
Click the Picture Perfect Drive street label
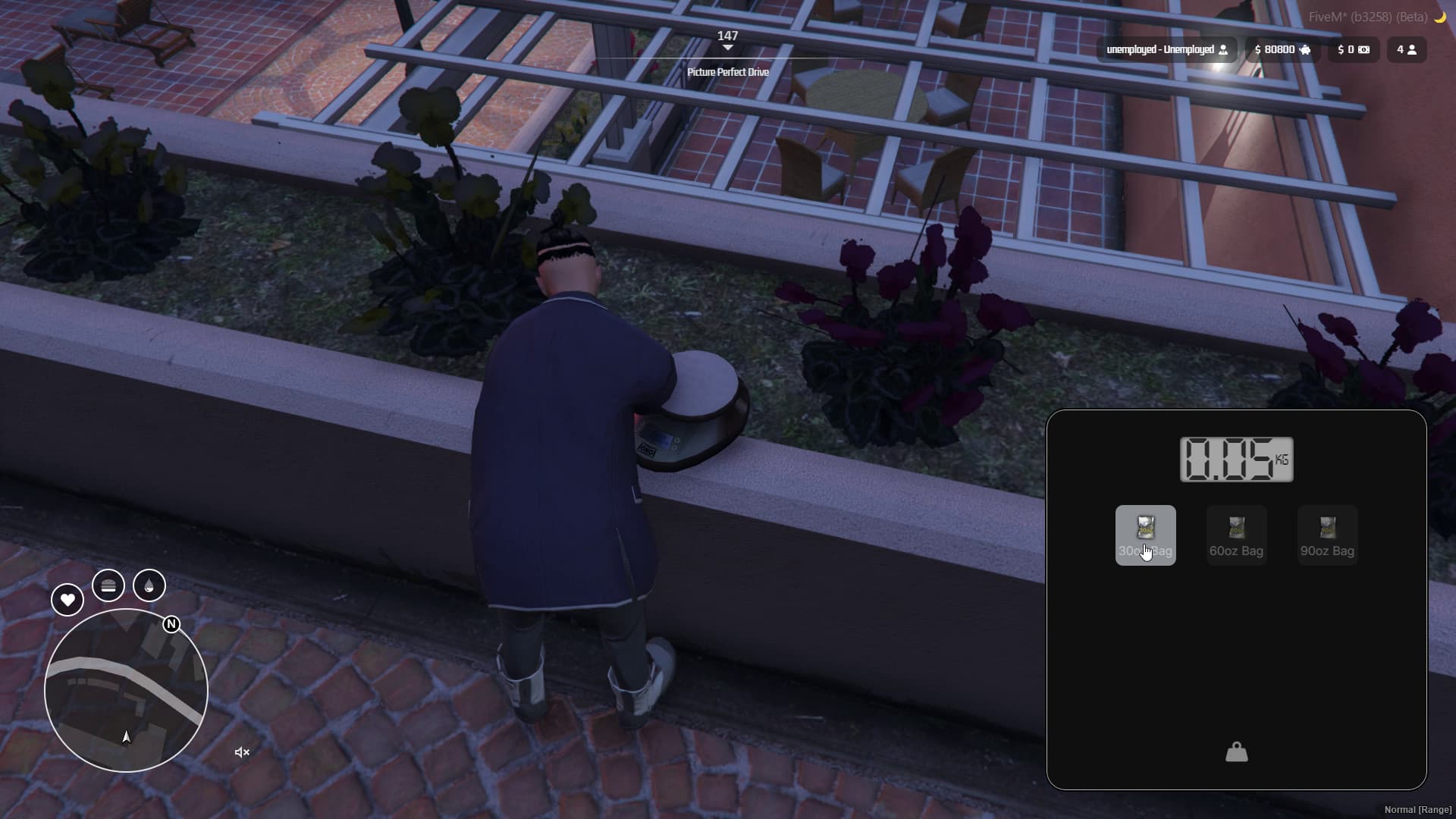[x=727, y=72]
